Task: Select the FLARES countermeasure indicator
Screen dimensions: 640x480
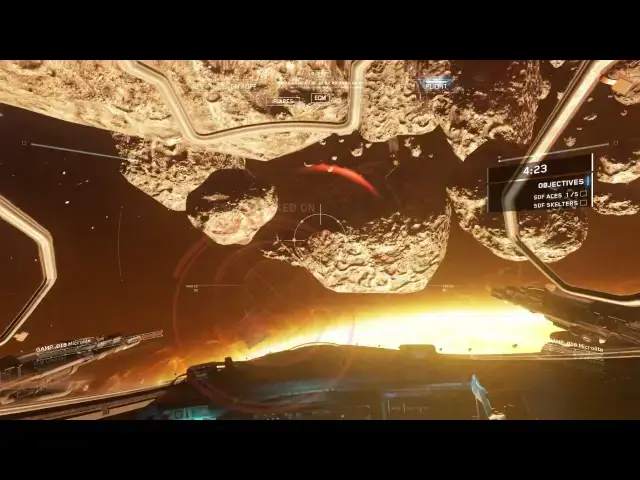Action: (285, 99)
